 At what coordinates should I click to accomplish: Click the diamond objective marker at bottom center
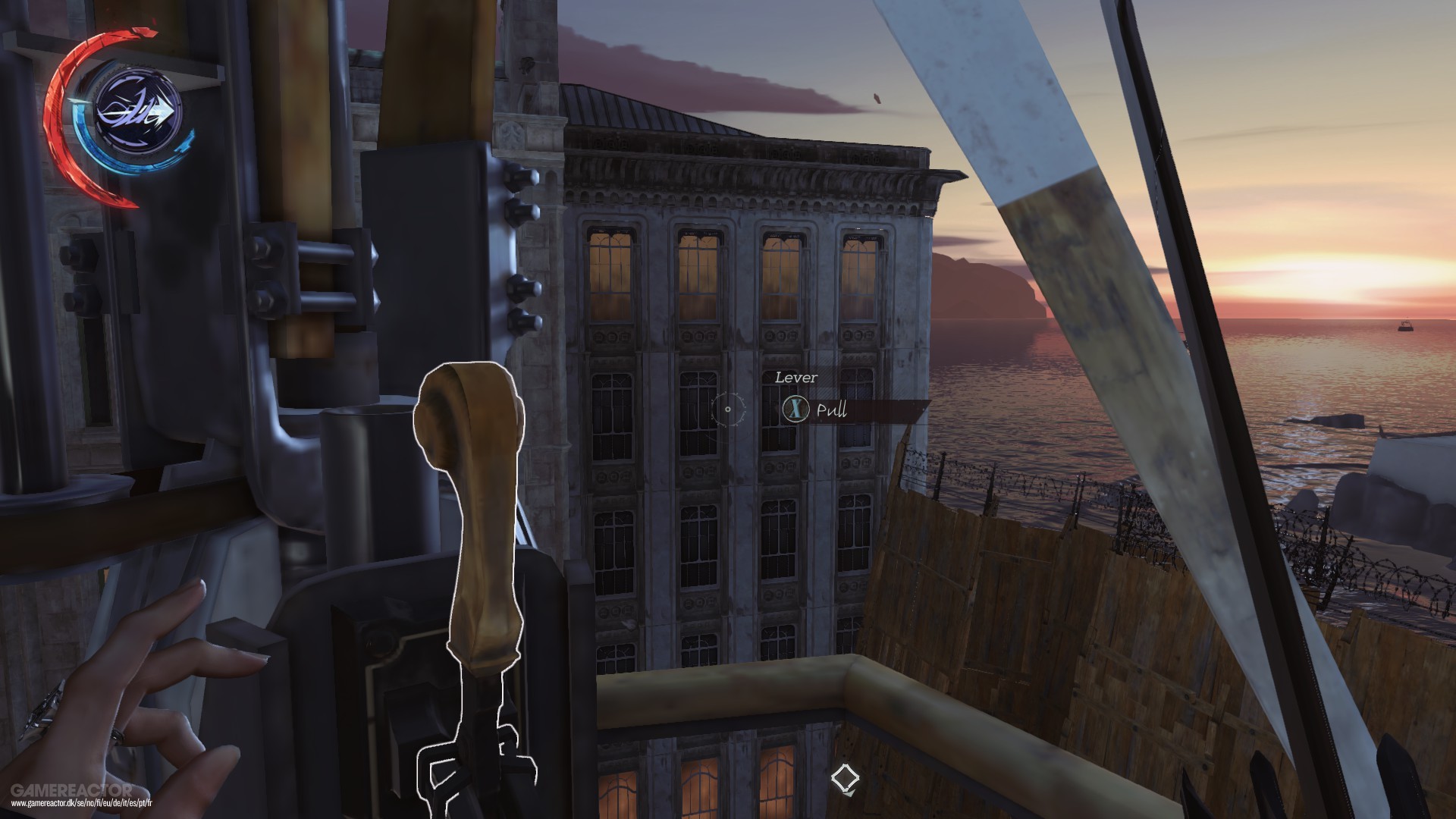pos(844,777)
